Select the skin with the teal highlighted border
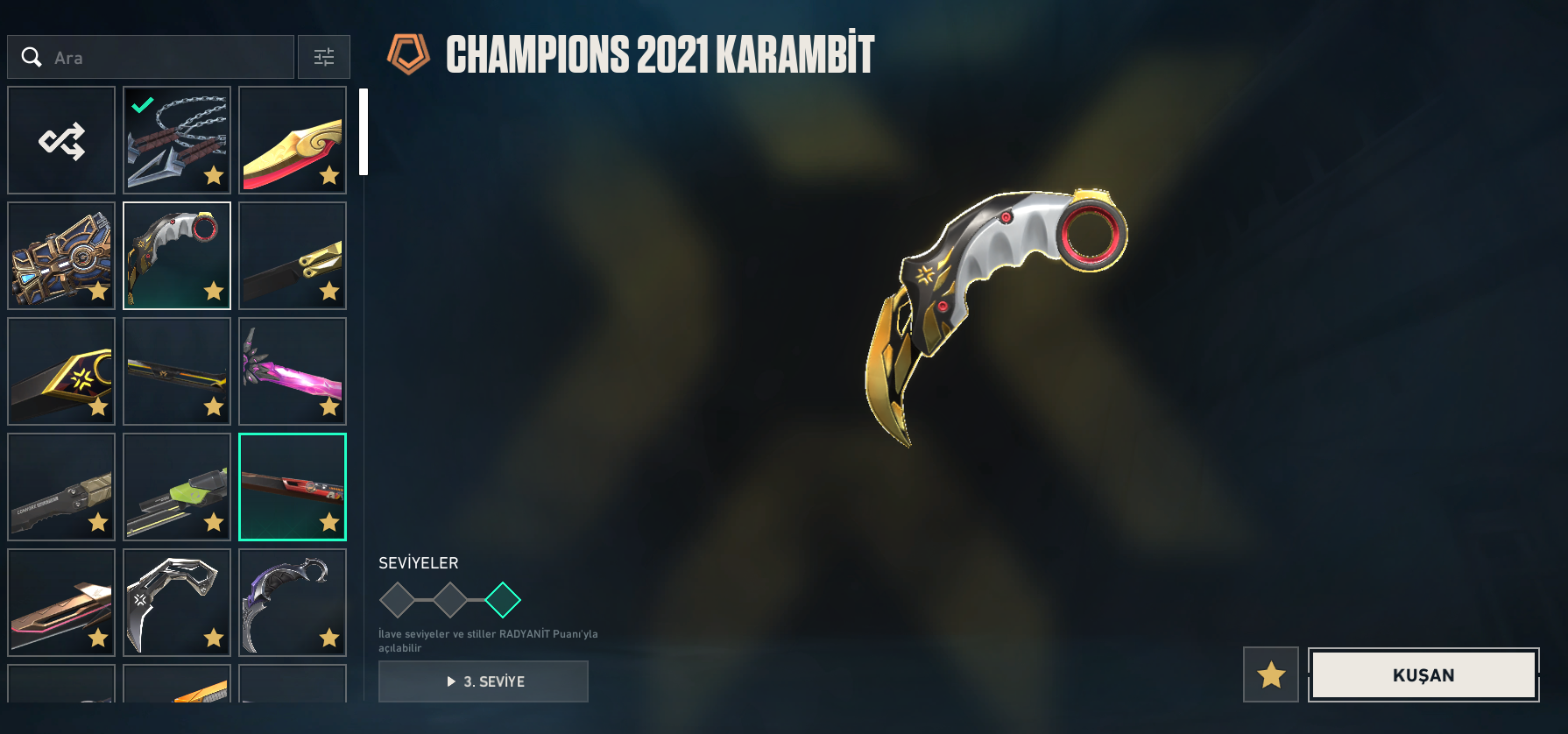Image resolution: width=1568 pixels, height=734 pixels. (x=292, y=486)
